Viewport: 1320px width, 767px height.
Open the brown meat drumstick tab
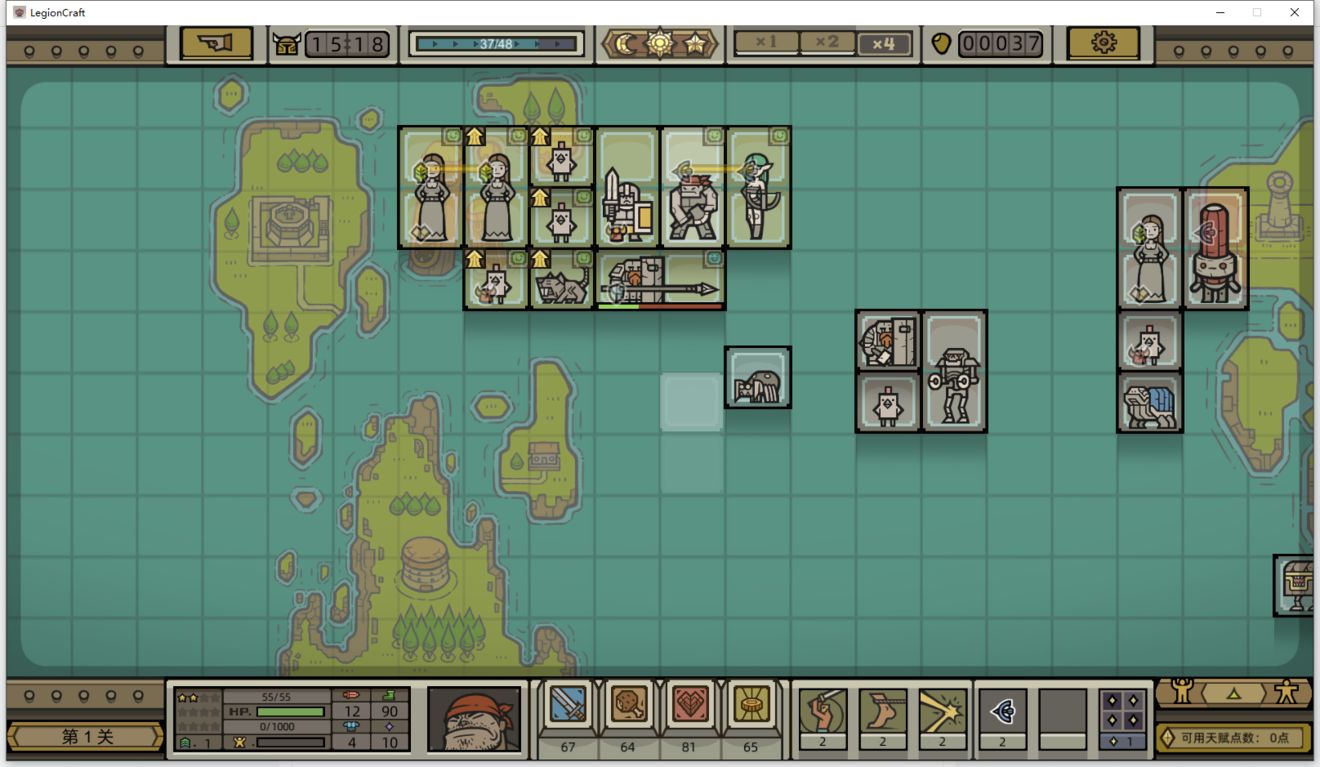coord(628,707)
